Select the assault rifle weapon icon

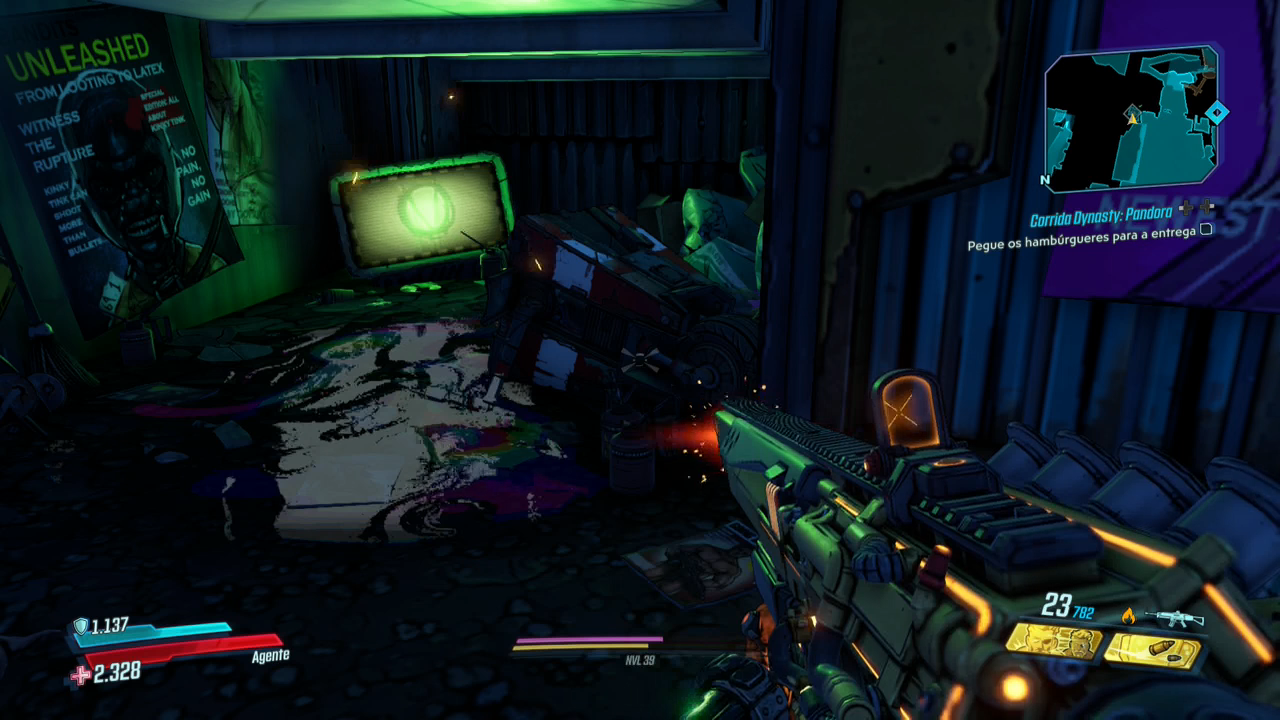tap(1173, 619)
